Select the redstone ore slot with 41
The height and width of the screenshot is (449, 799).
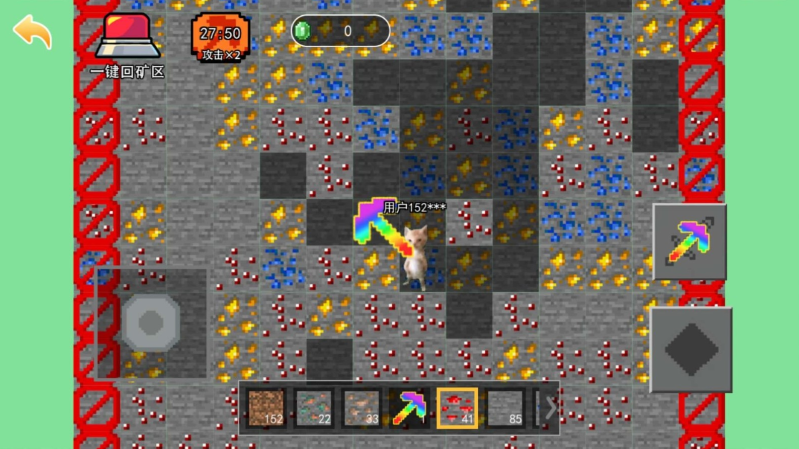click(456, 407)
